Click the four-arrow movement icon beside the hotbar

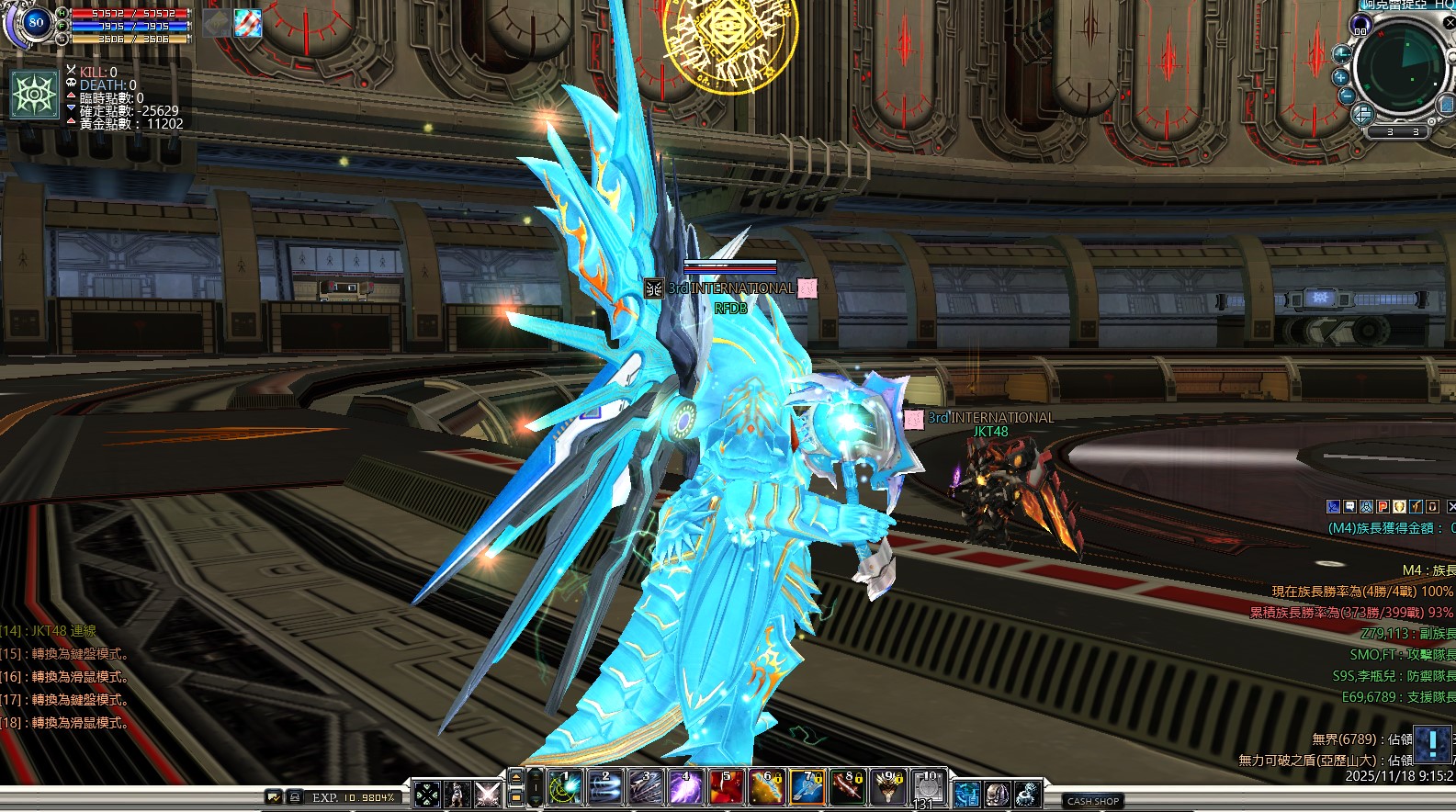point(426,794)
